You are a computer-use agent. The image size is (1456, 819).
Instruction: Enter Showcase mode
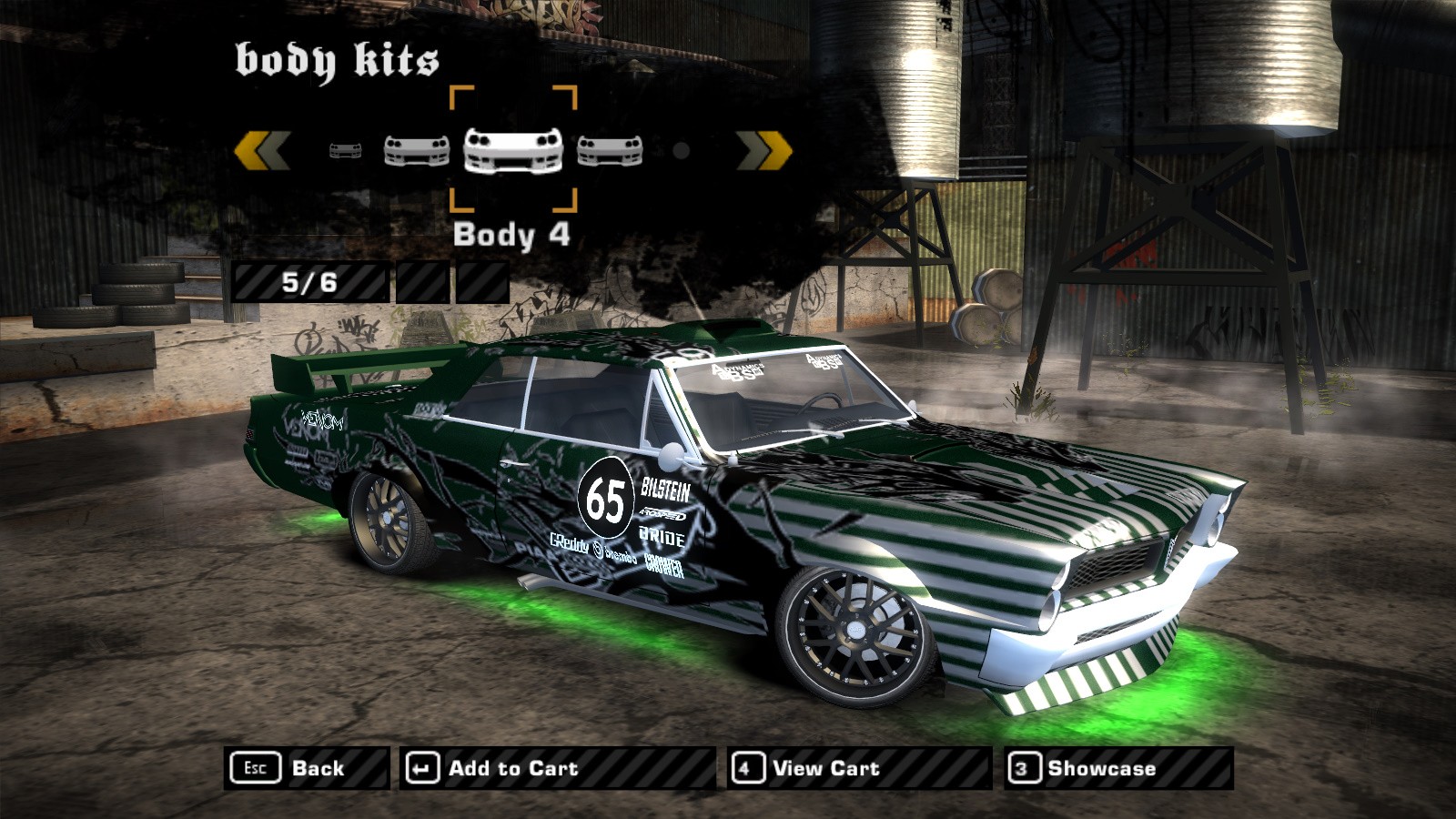tap(1119, 768)
